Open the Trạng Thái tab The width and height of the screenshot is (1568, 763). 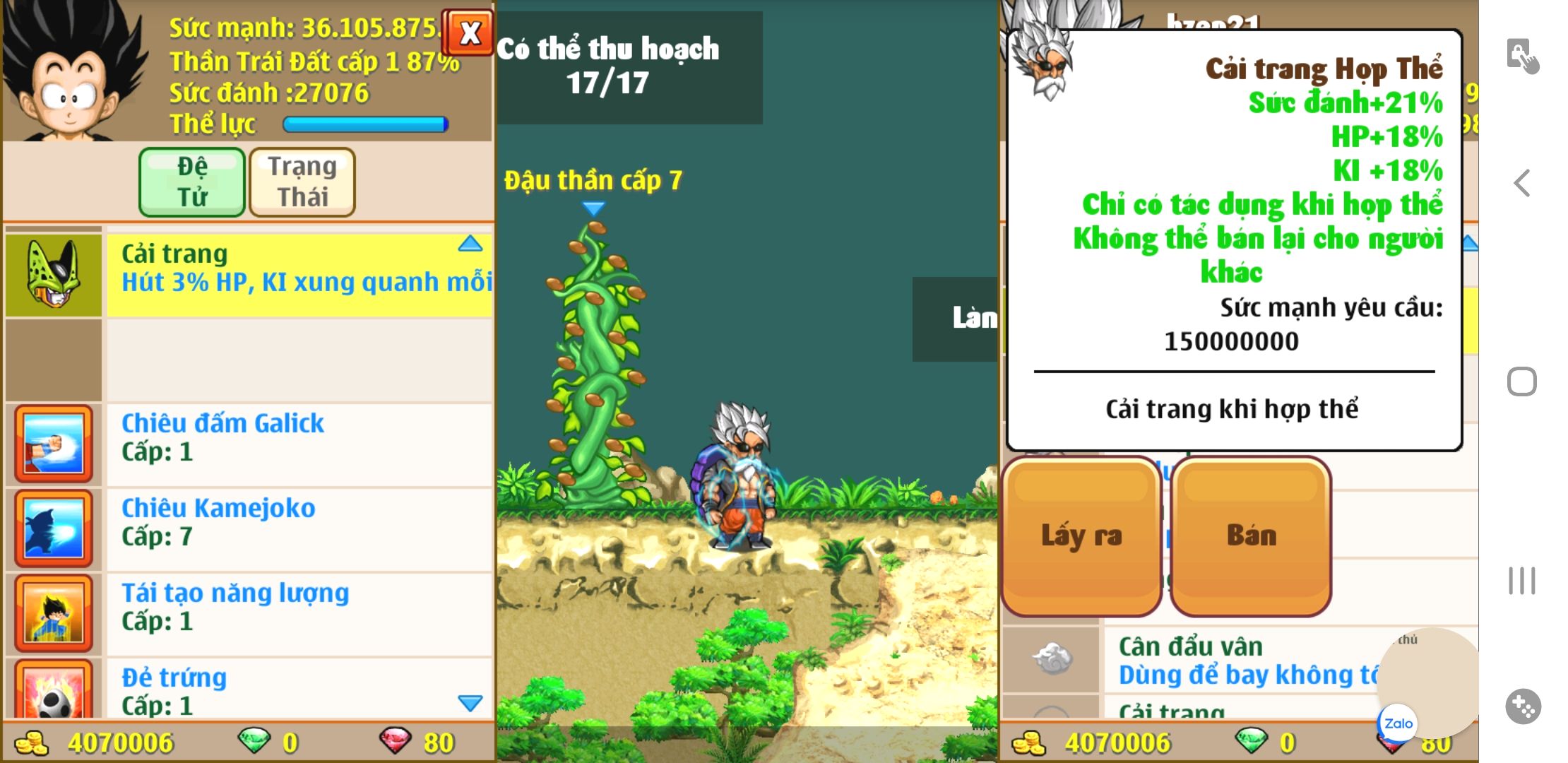pyautogui.click(x=302, y=182)
